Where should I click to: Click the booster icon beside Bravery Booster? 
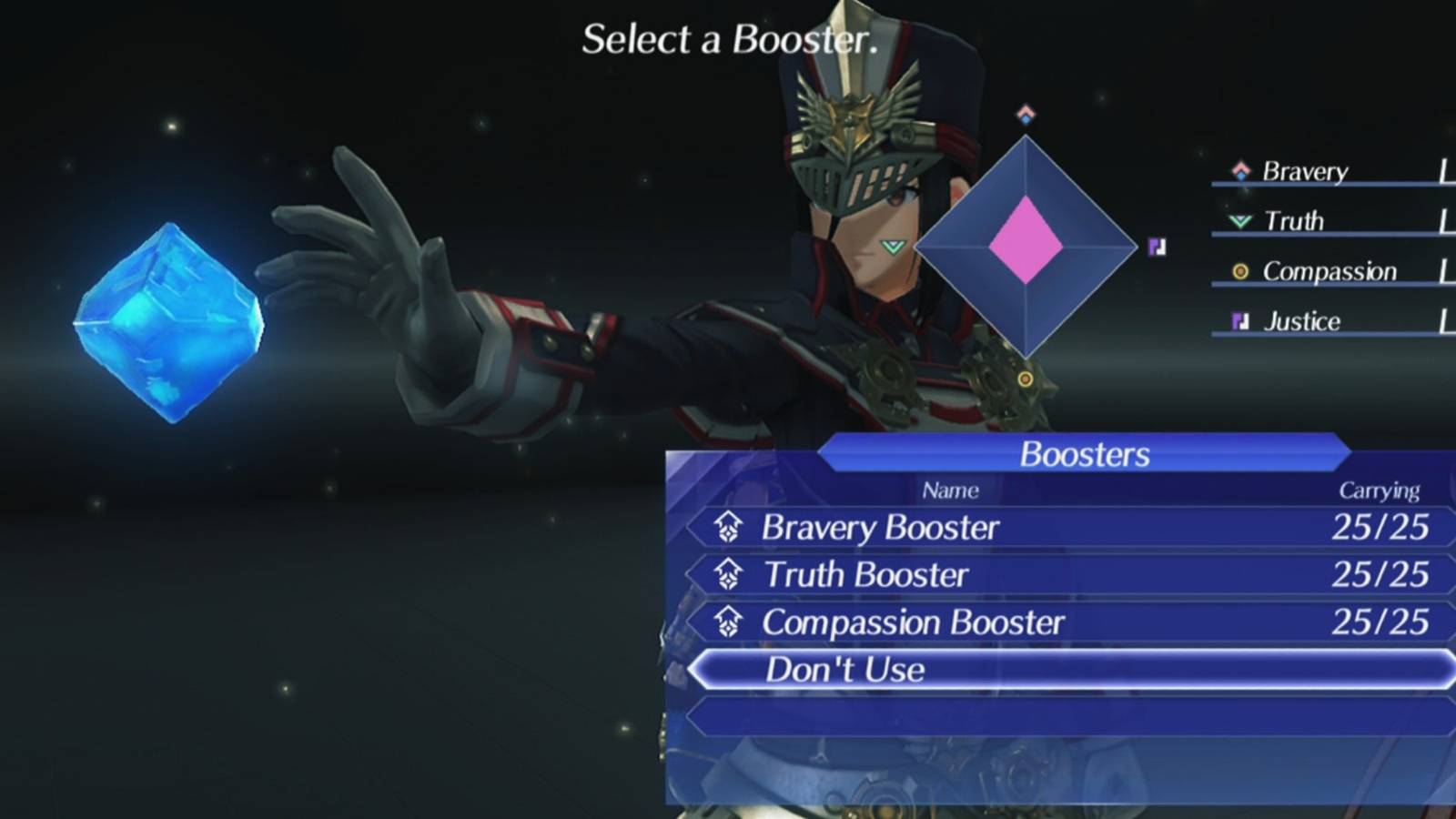coord(727,527)
